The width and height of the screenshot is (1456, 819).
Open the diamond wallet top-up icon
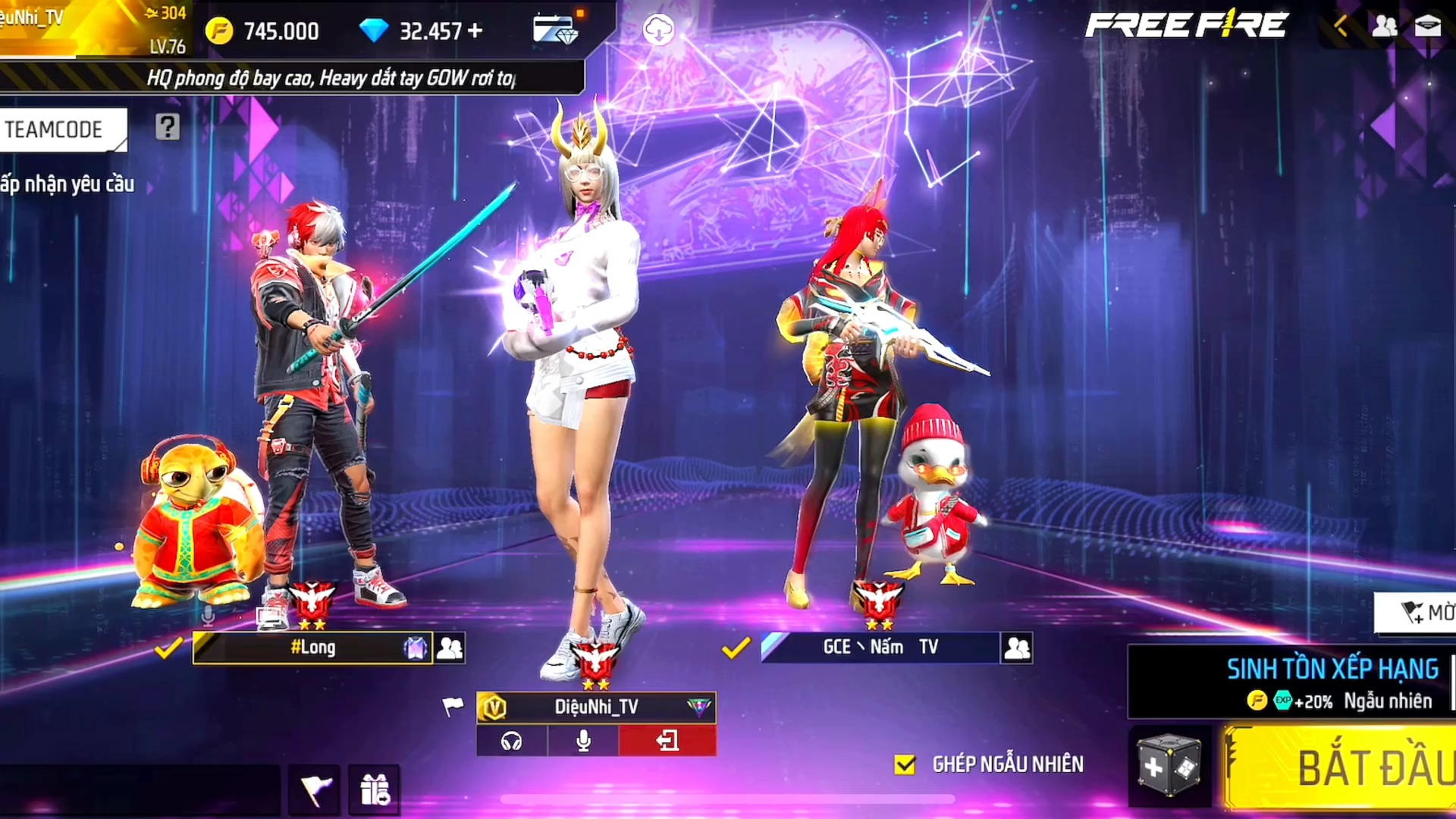(555, 29)
